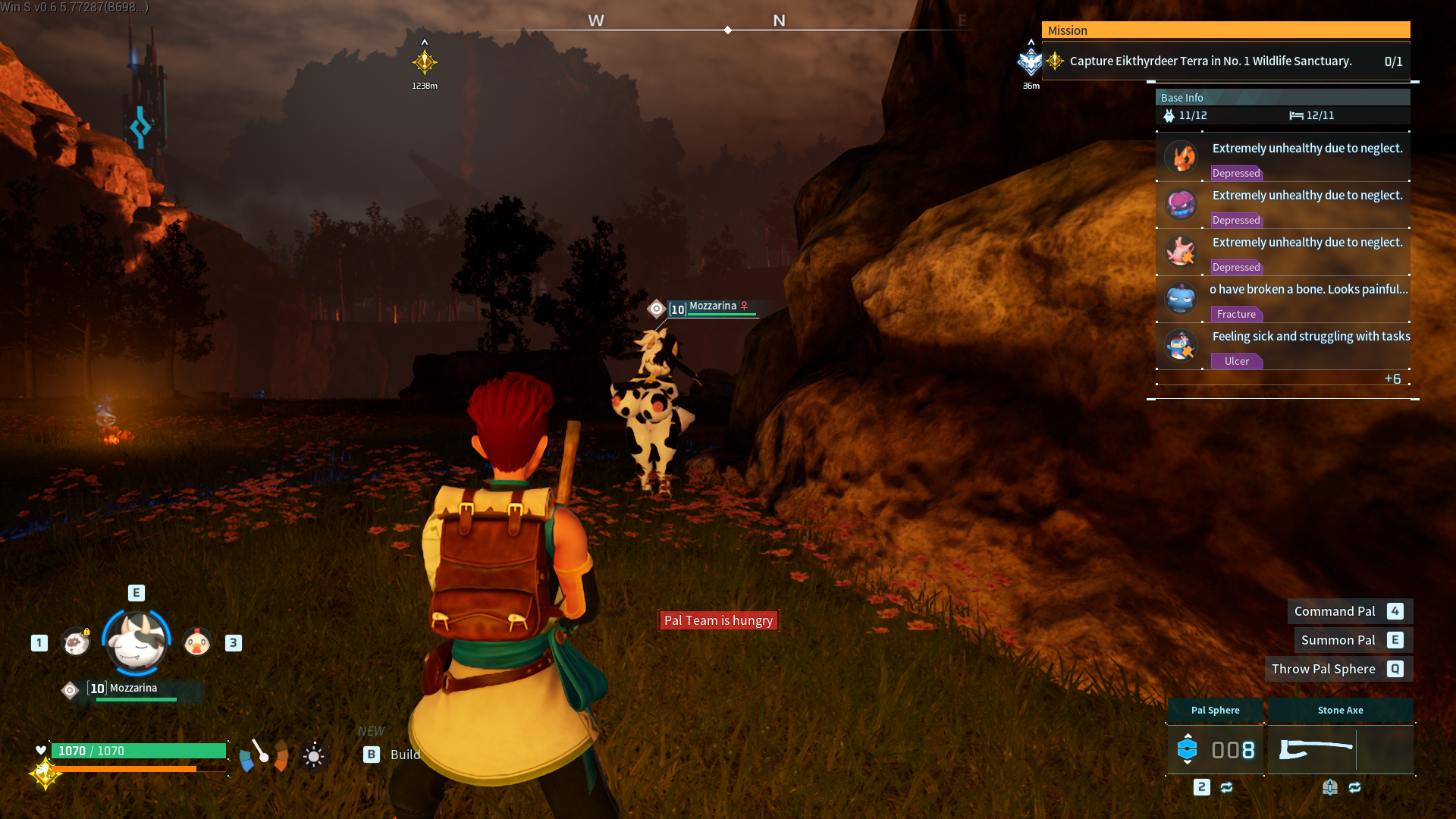Viewport: 1456px width, 819px height.
Task: Click the Base Info panel header
Action: click(x=1282, y=98)
